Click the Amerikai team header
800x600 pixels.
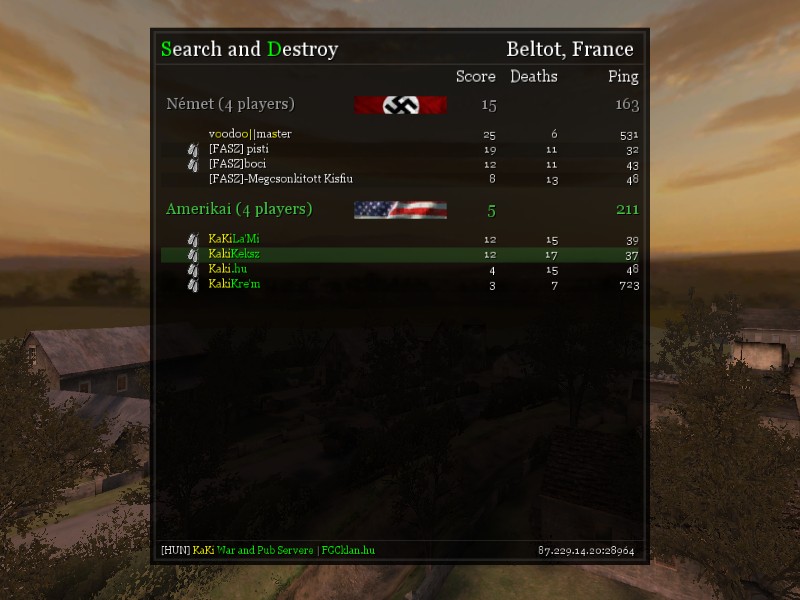coord(239,209)
